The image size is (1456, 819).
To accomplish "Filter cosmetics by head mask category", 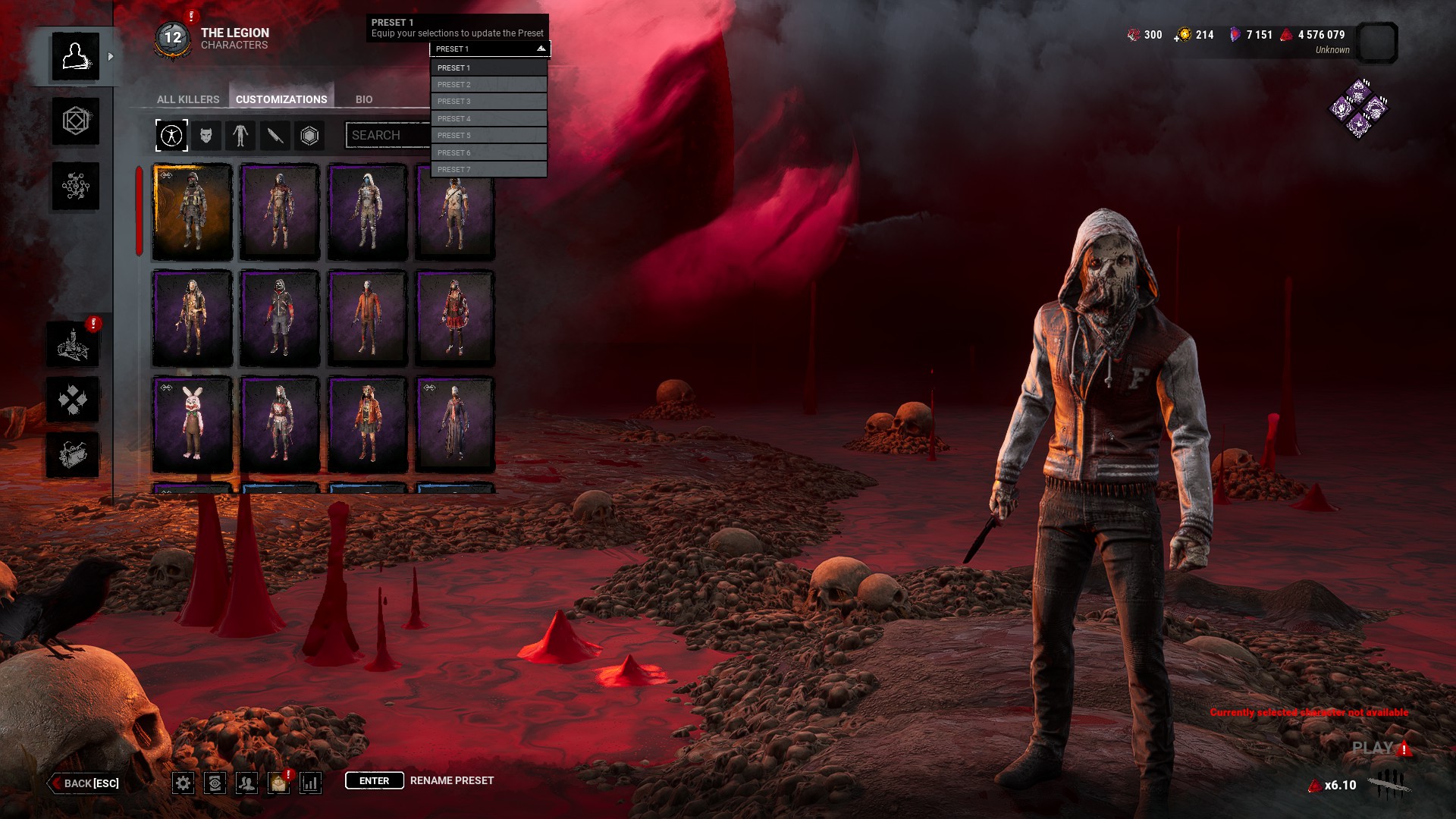I will [206, 136].
